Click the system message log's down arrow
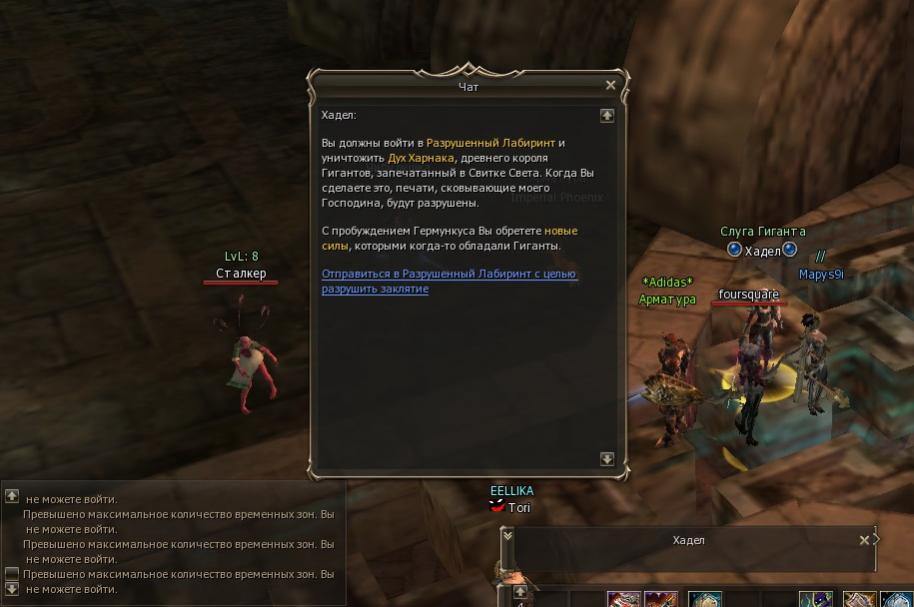The width and height of the screenshot is (914, 607). (x=12, y=590)
